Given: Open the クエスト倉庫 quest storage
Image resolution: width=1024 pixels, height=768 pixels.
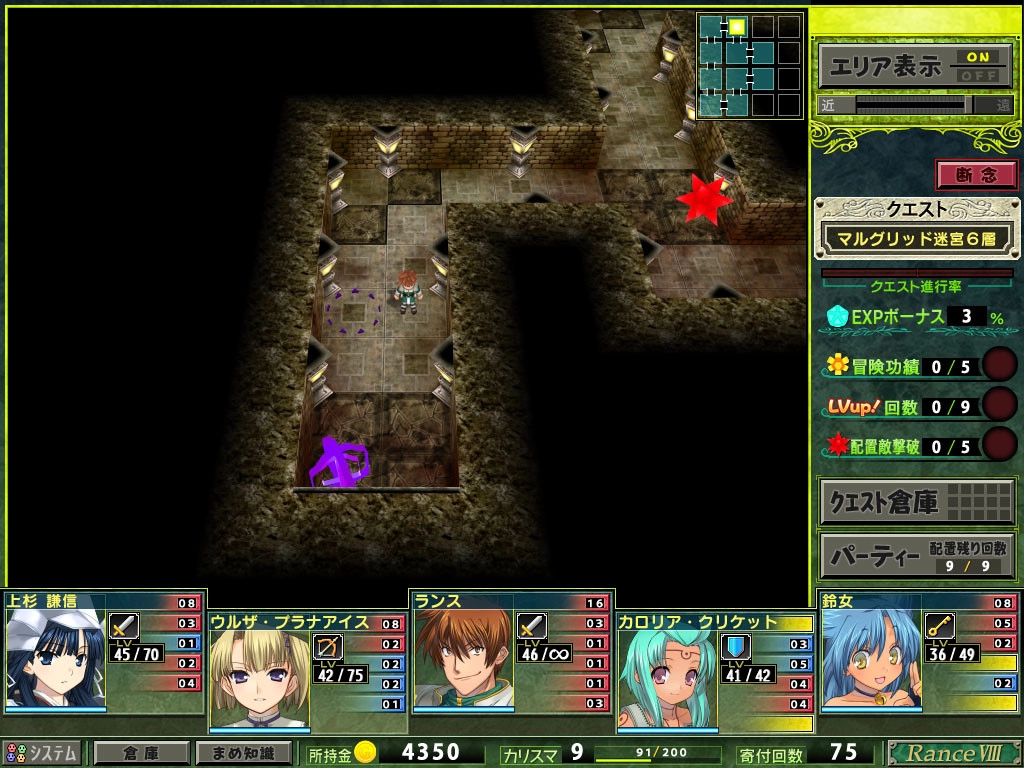Looking at the screenshot, I should 913,502.
